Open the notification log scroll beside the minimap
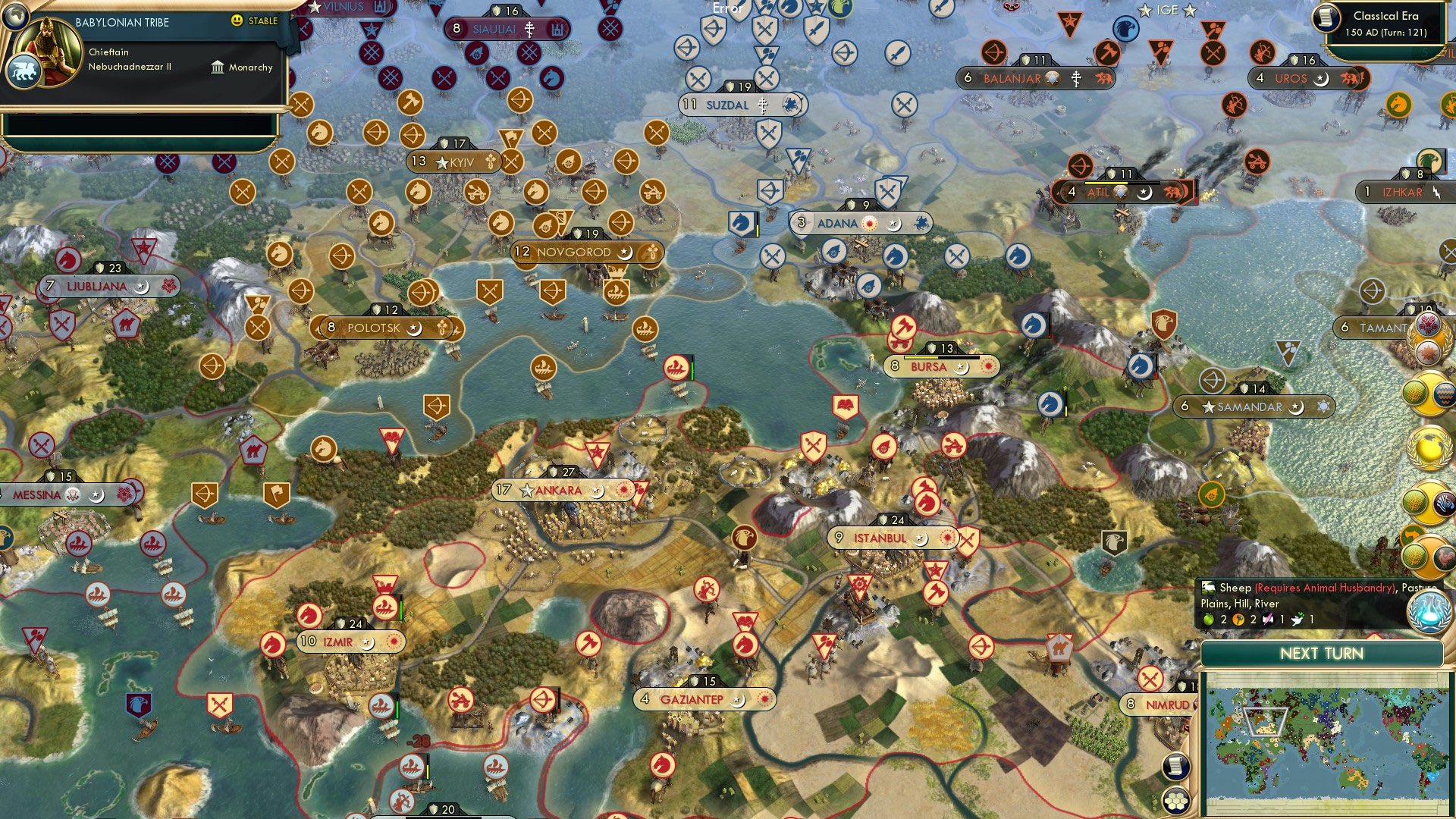 [x=1175, y=767]
